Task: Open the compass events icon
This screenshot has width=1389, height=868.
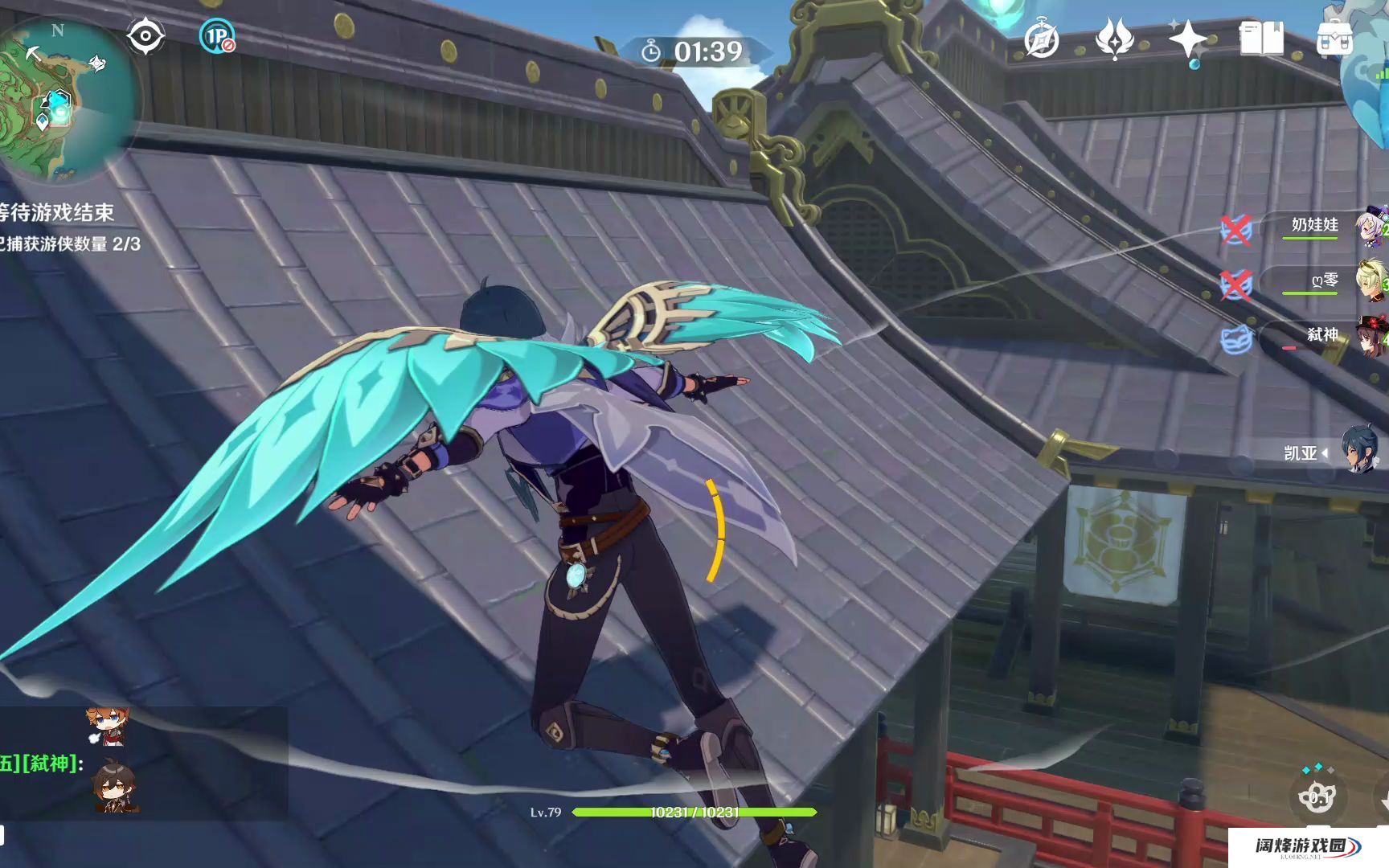Action: [1041, 40]
